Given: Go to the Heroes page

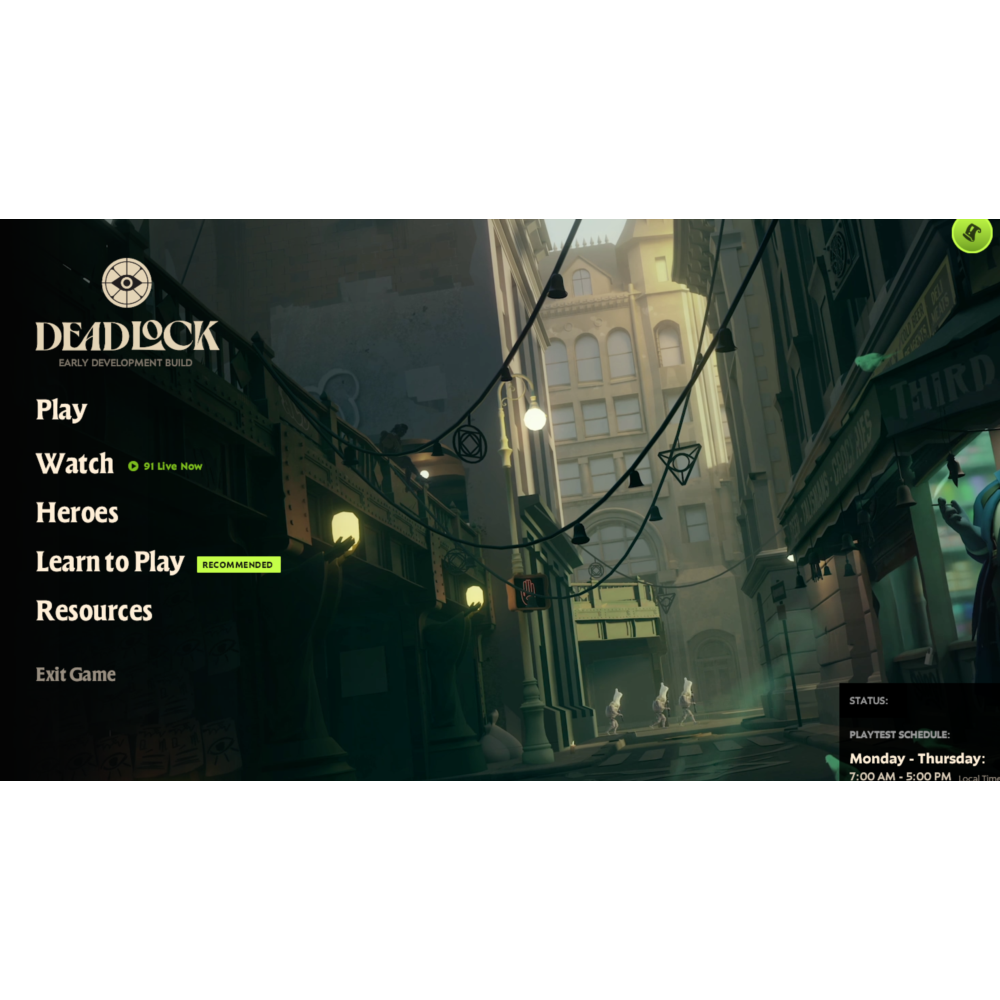Looking at the screenshot, I should [x=77, y=513].
